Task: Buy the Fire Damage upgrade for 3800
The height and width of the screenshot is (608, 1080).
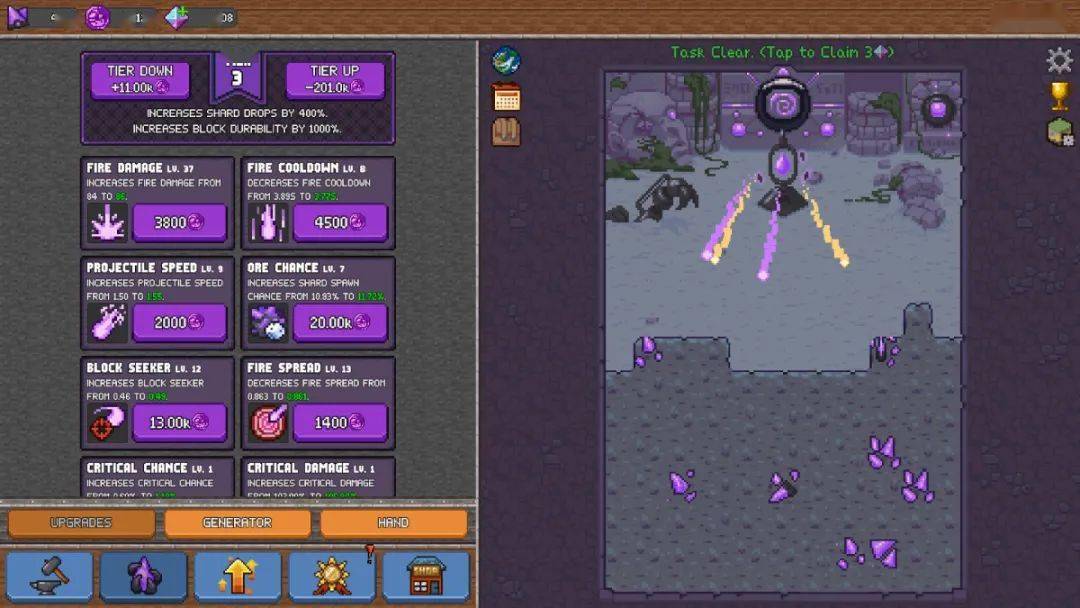Action: [179, 223]
